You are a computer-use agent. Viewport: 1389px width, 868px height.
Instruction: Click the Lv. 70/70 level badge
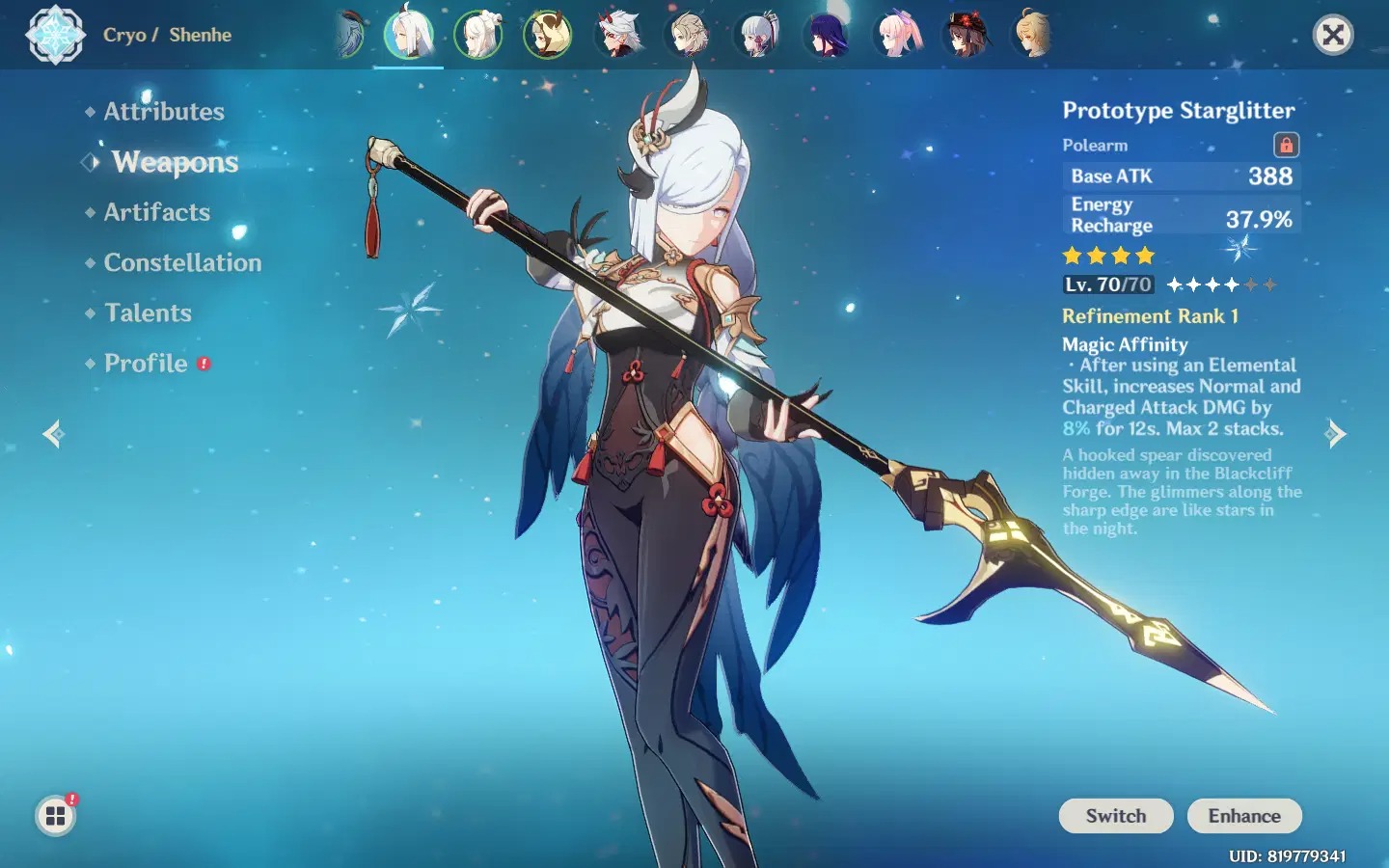click(x=1107, y=285)
